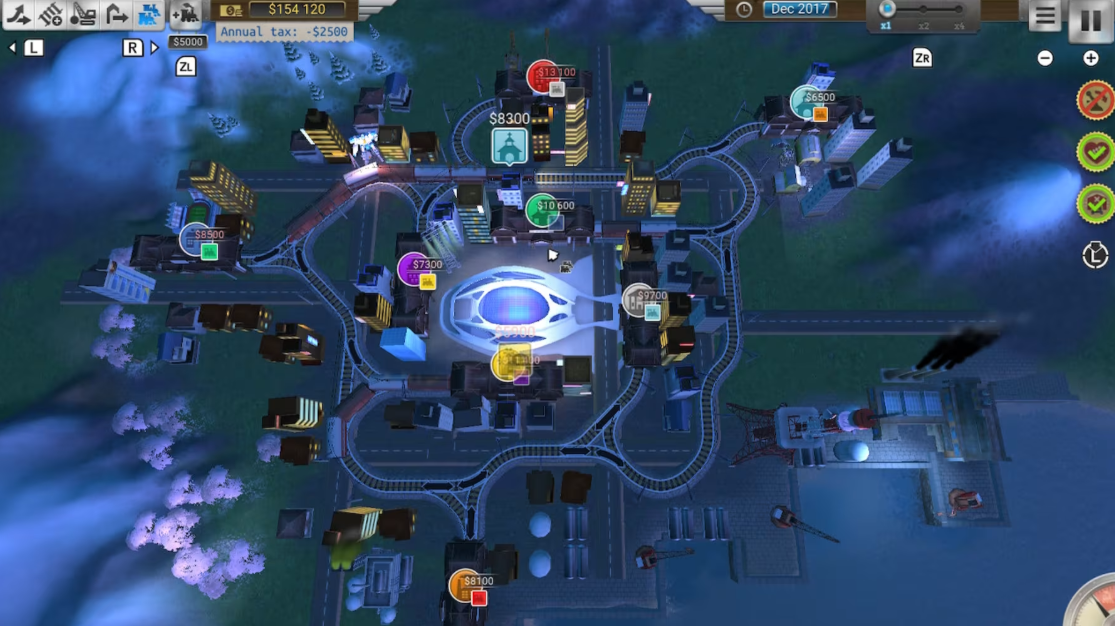Click the Dec 2017 date display
The width and height of the screenshot is (1115, 626).
(x=800, y=9)
